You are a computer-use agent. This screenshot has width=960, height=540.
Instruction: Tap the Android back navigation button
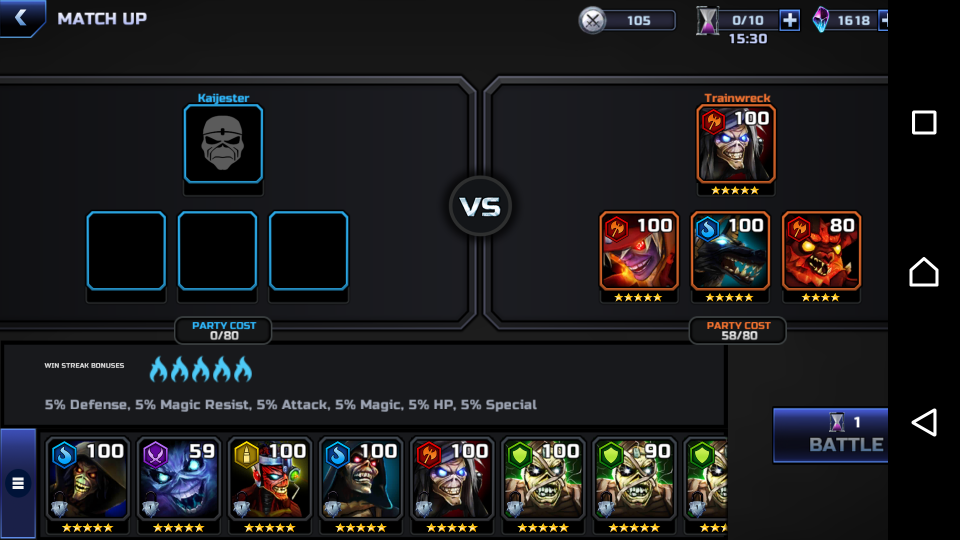(x=924, y=422)
